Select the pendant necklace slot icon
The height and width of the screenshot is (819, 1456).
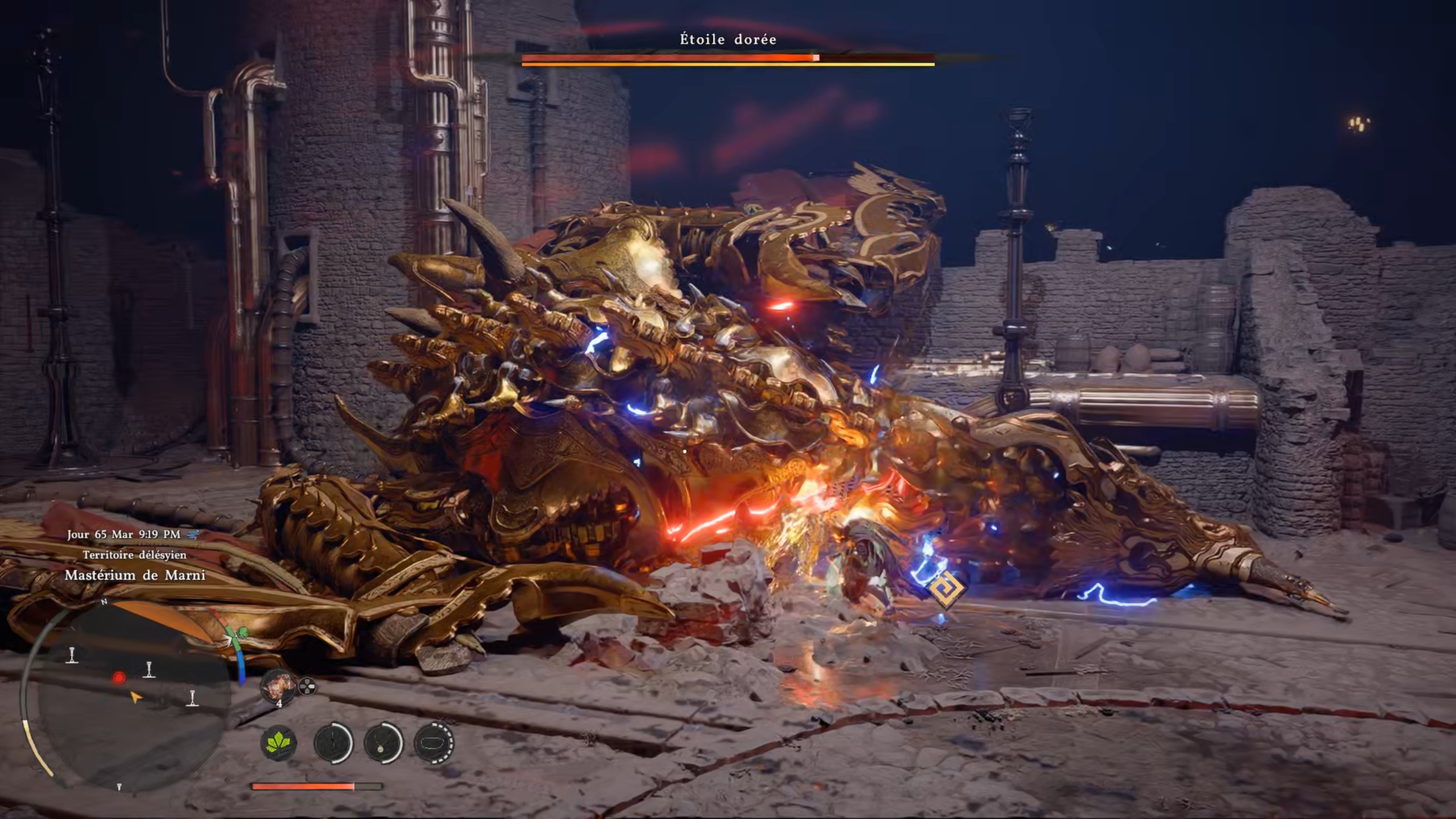(x=383, y=743)
